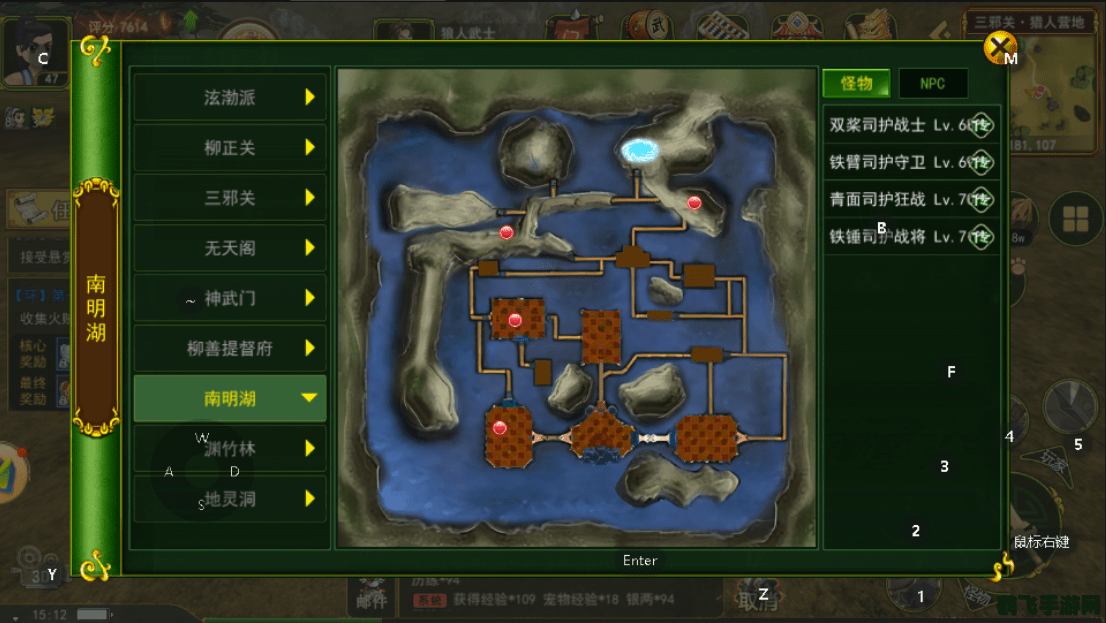Open the 地灵洞 region entry
Viewport: 1106px width, 623px height.
point(231,498)
